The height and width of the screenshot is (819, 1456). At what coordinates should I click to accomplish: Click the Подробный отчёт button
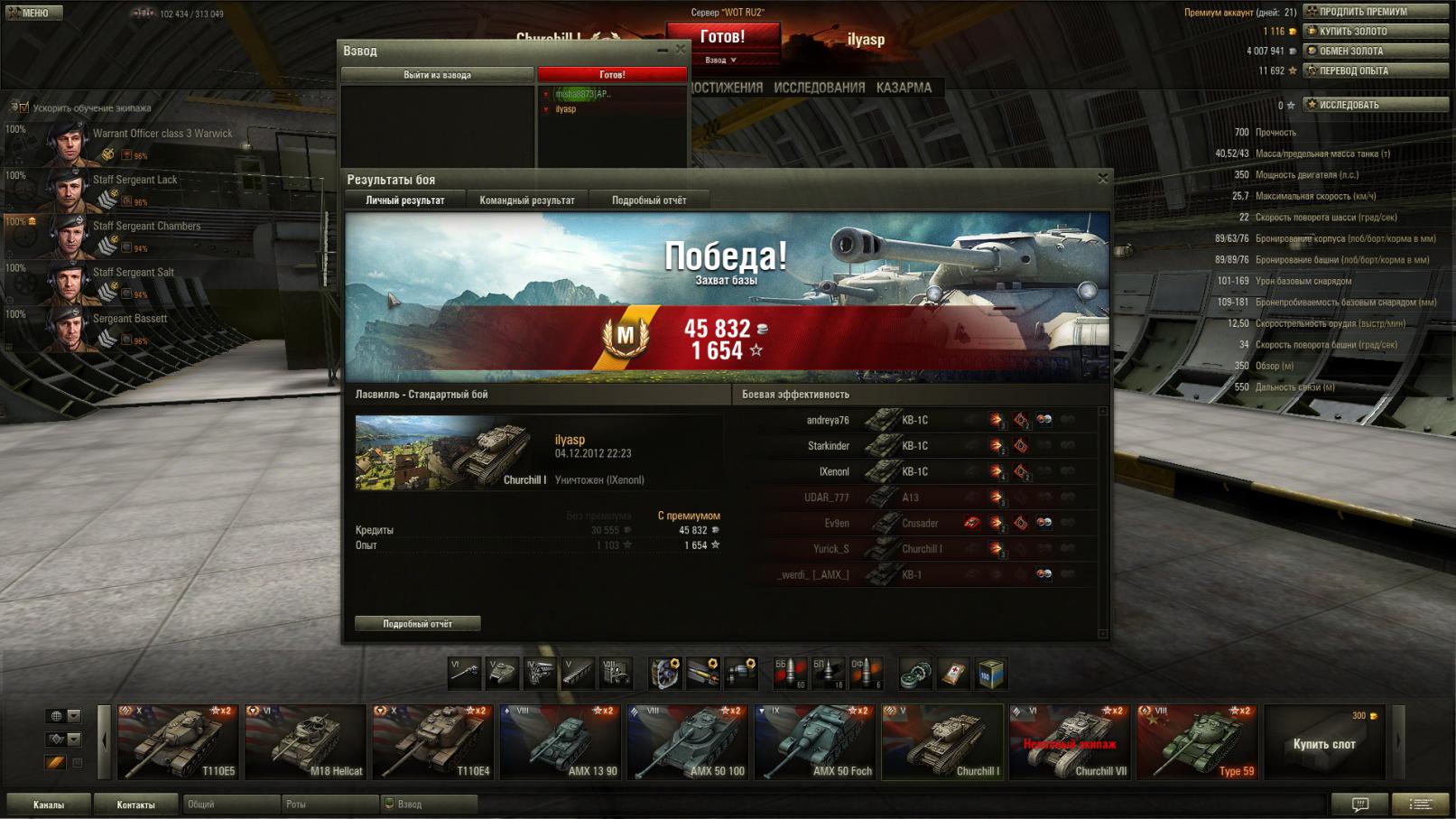(417, 624)
